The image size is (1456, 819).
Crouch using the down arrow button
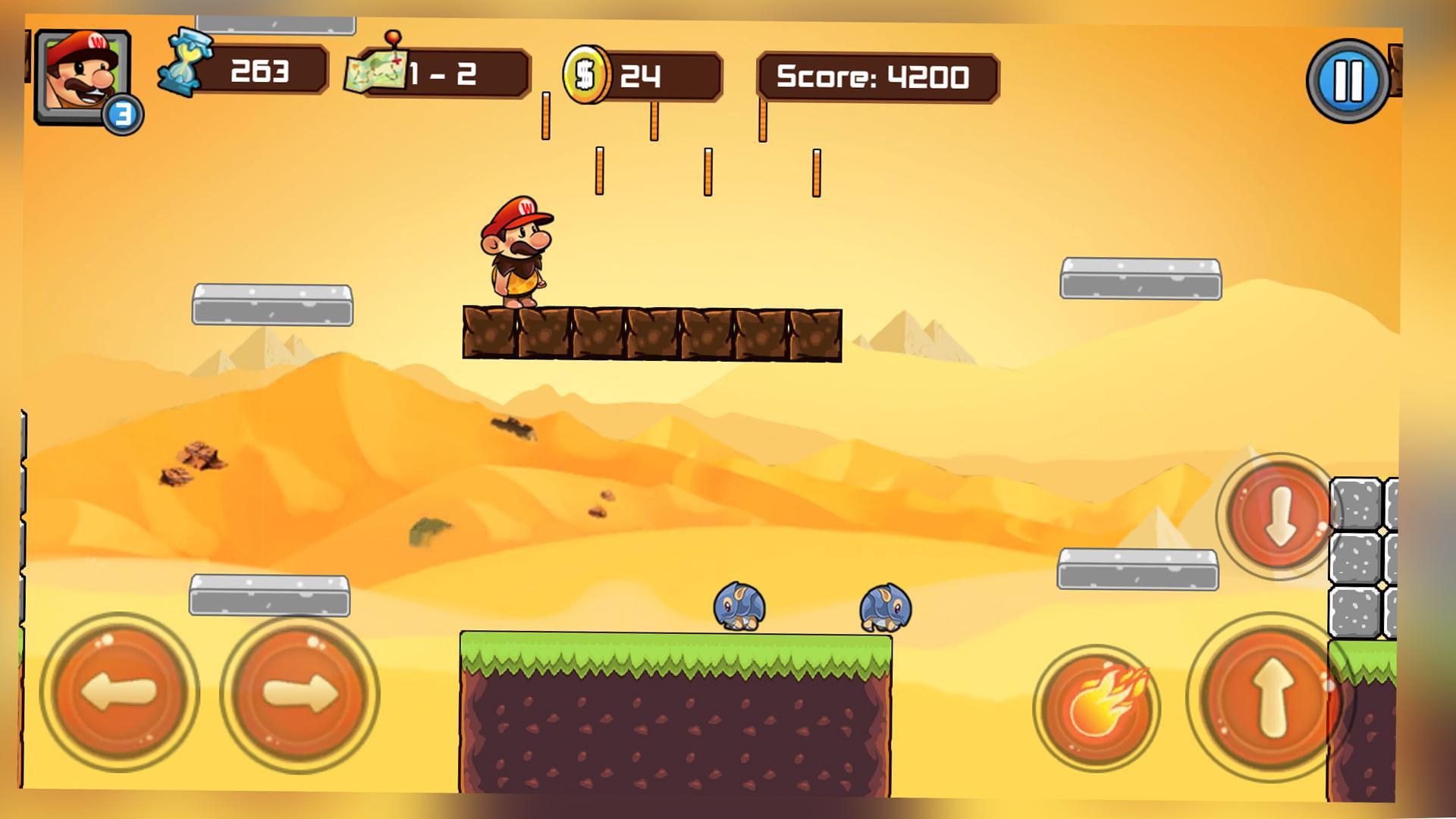(1279, 516)
